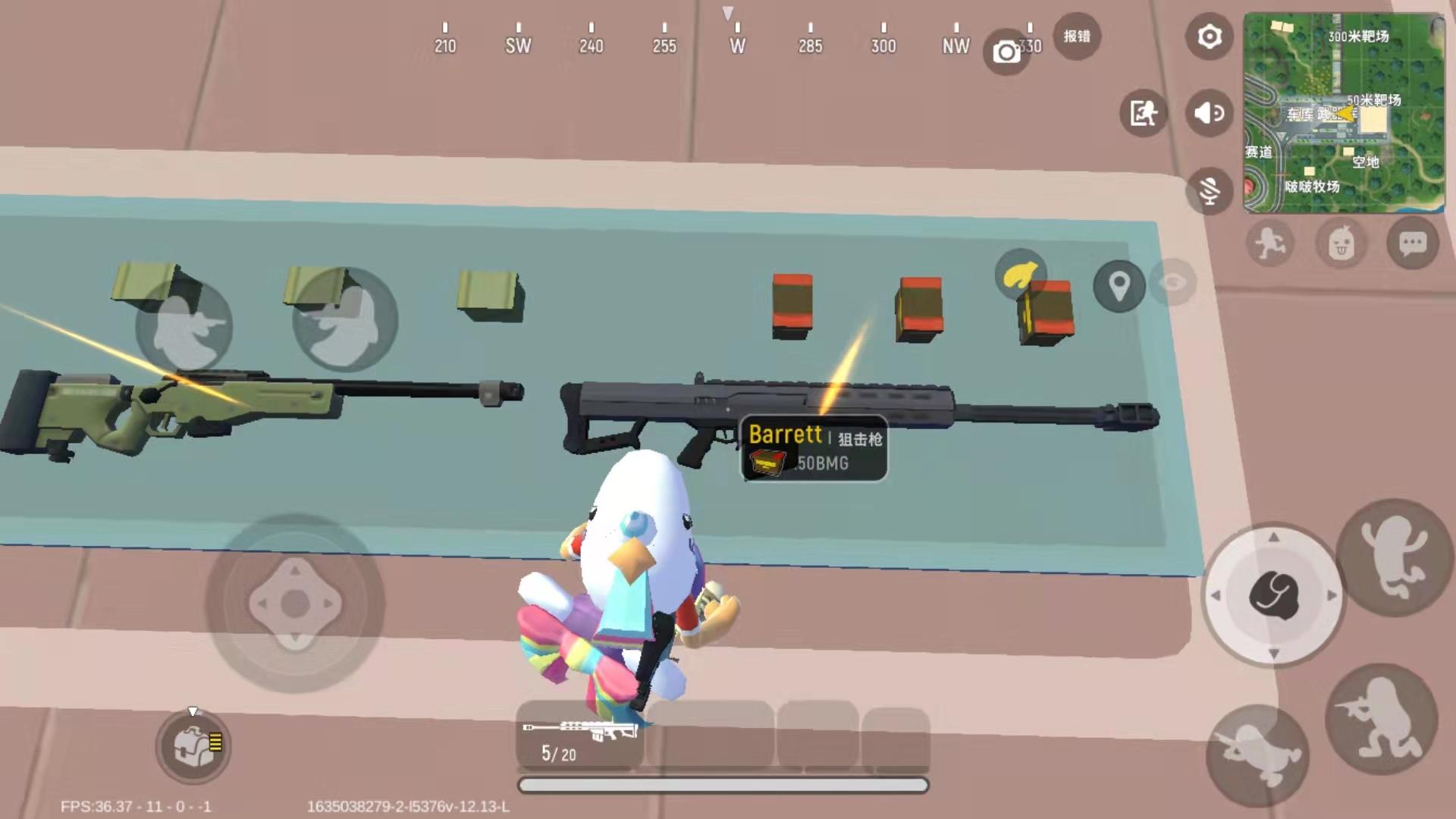Open the game settings gear icon
The height and width of the screenshot is (819, 1456).
pos(1209,36)
